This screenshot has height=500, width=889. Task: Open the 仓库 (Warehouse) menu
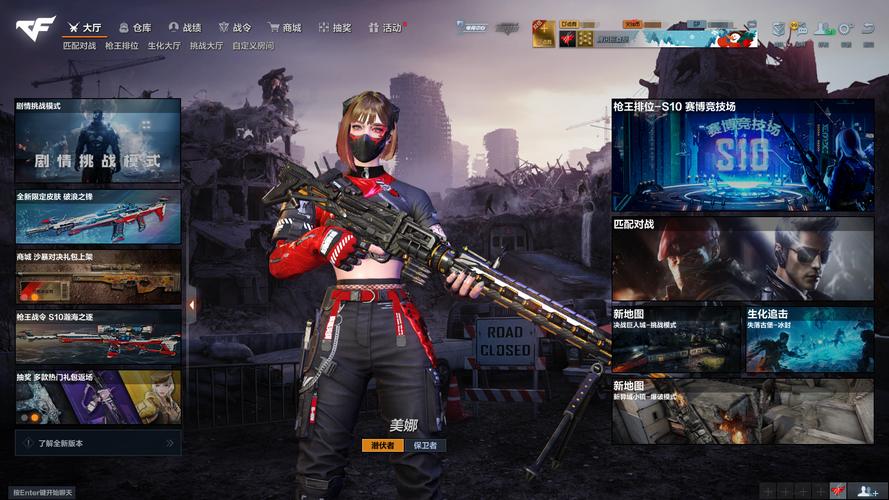134,28
